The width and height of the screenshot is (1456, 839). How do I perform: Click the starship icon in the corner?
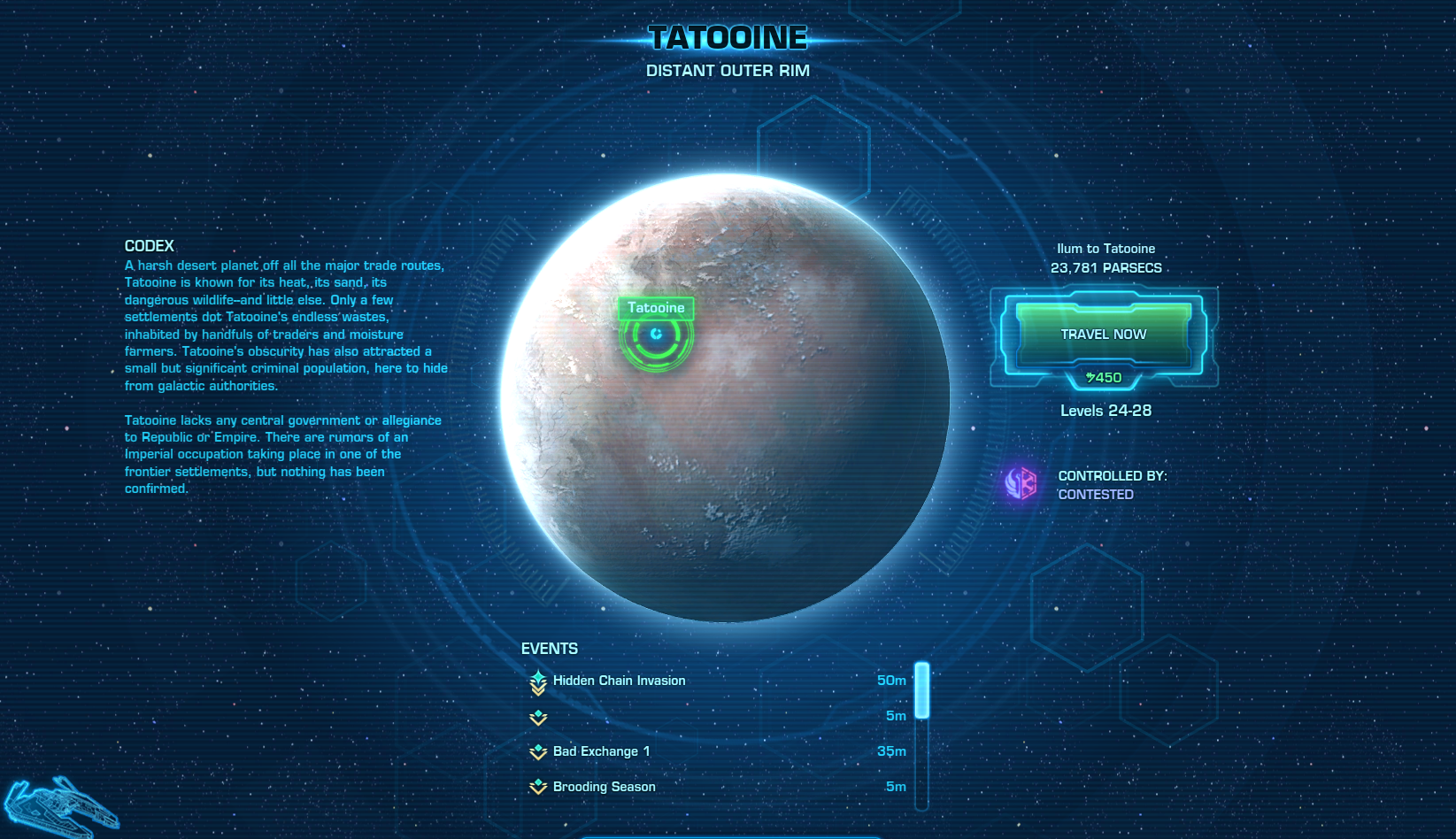(58, 805)
